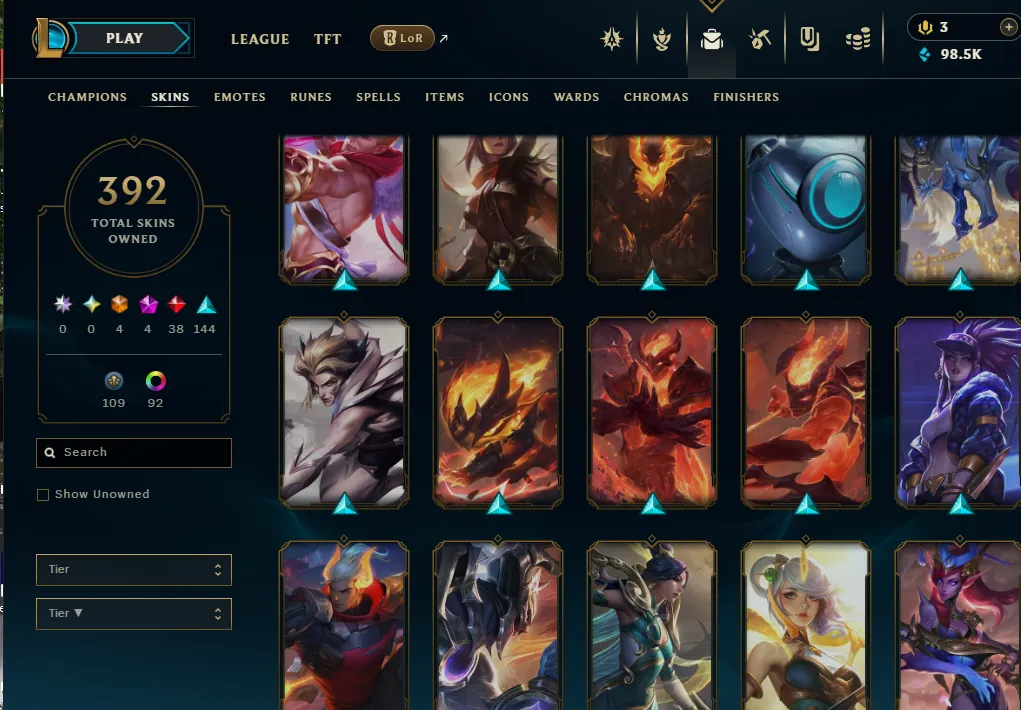Screen dimensions: 1021x710
Task: Open the store coins icon
Action: (x=857, y=39)
